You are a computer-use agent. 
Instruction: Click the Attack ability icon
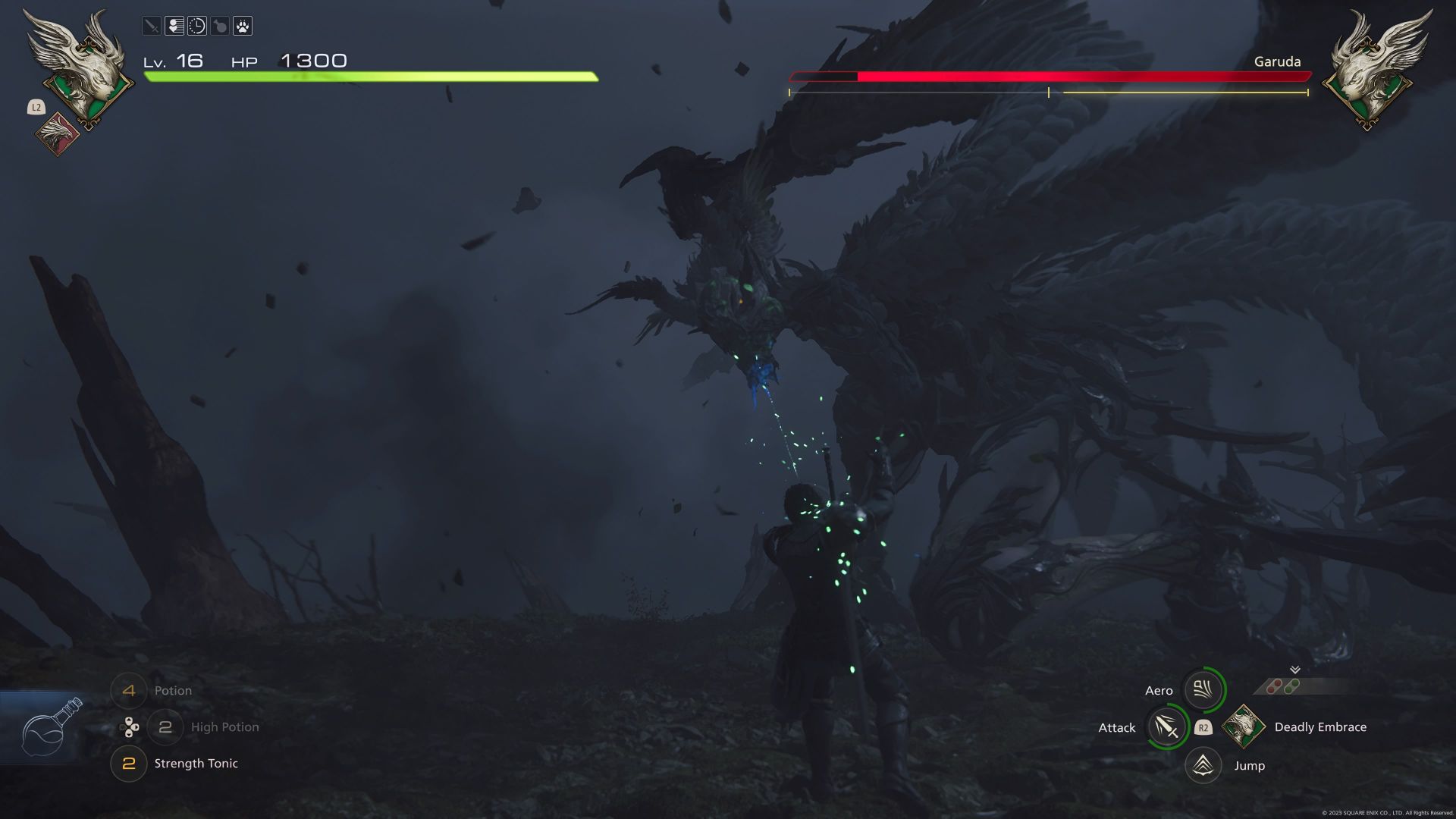point(1168,726)
